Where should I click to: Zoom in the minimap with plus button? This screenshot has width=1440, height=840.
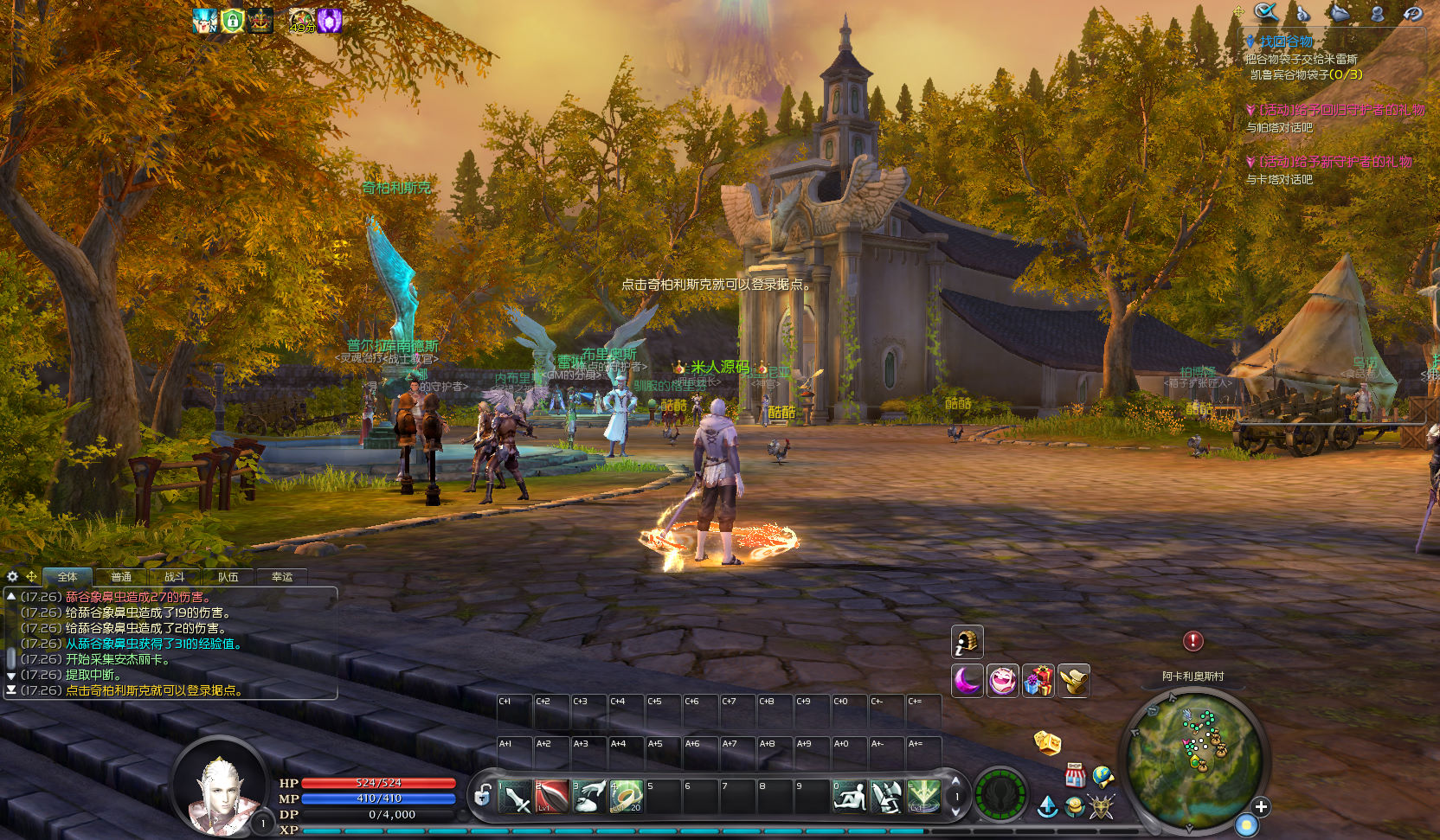(1261, 806)
